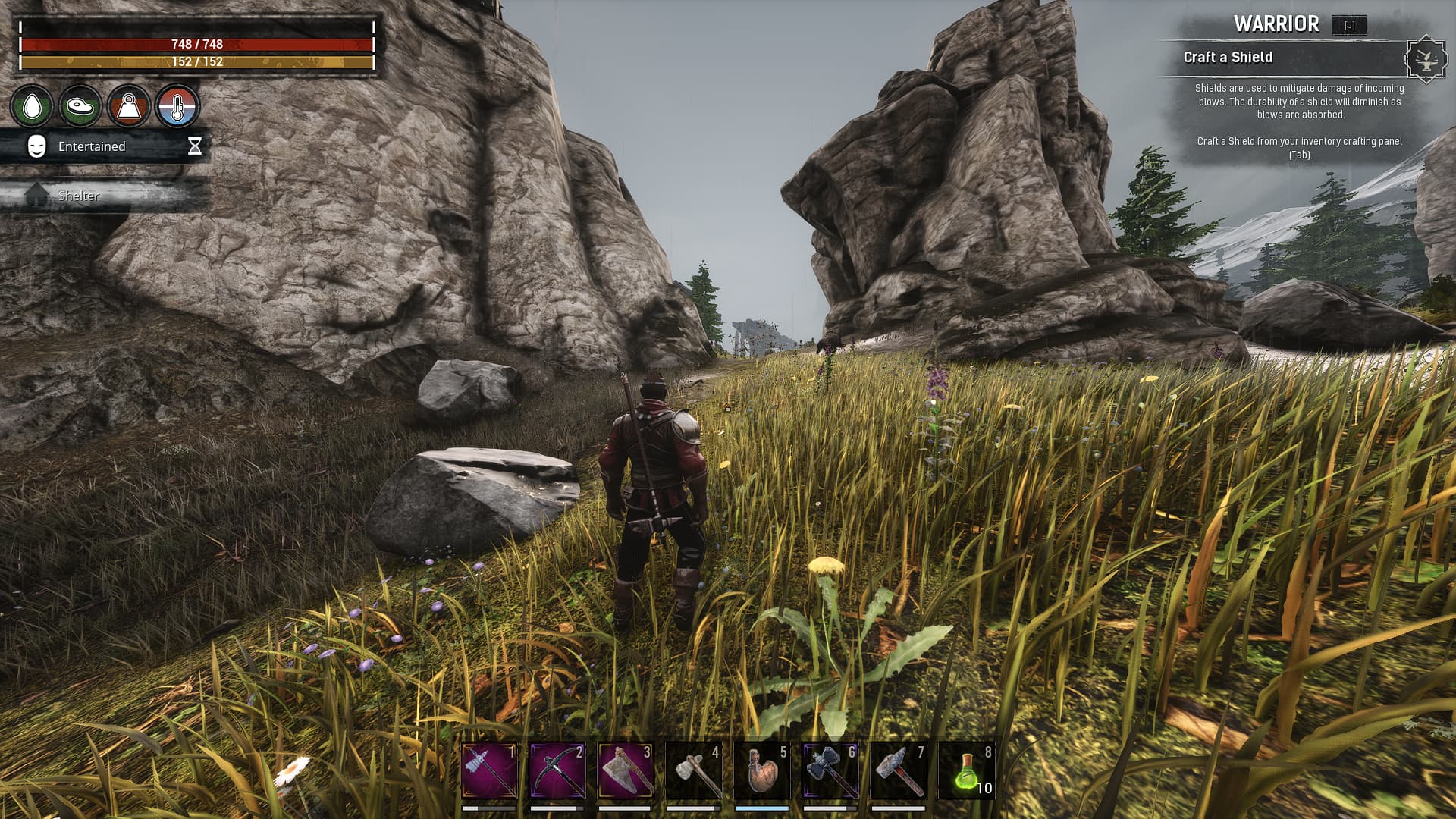
Task: Select the stone axe in slot 4
Action: click(694, 770)
